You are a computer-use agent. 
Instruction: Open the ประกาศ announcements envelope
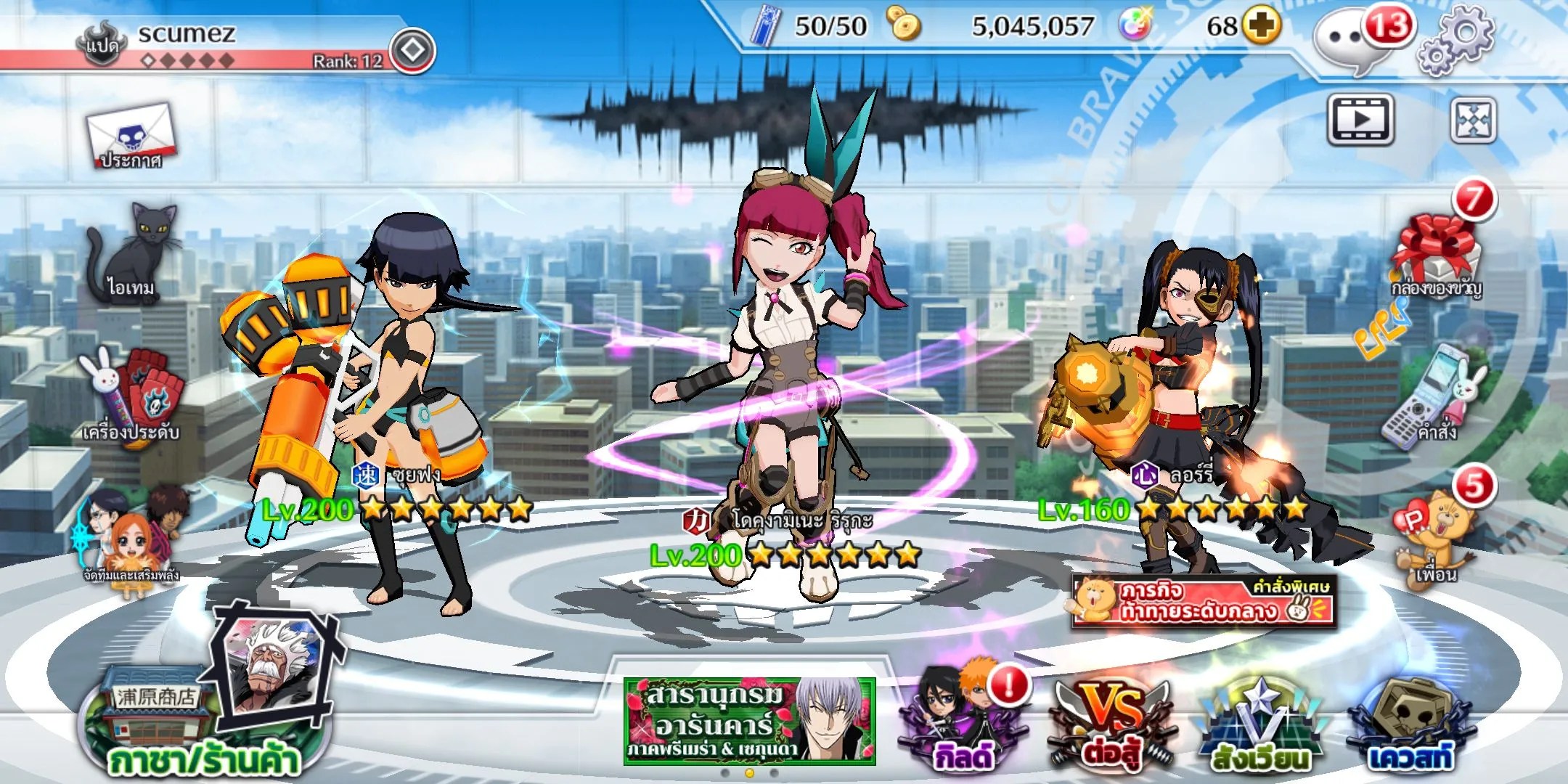pyautogui.click(x=131, y=136)
